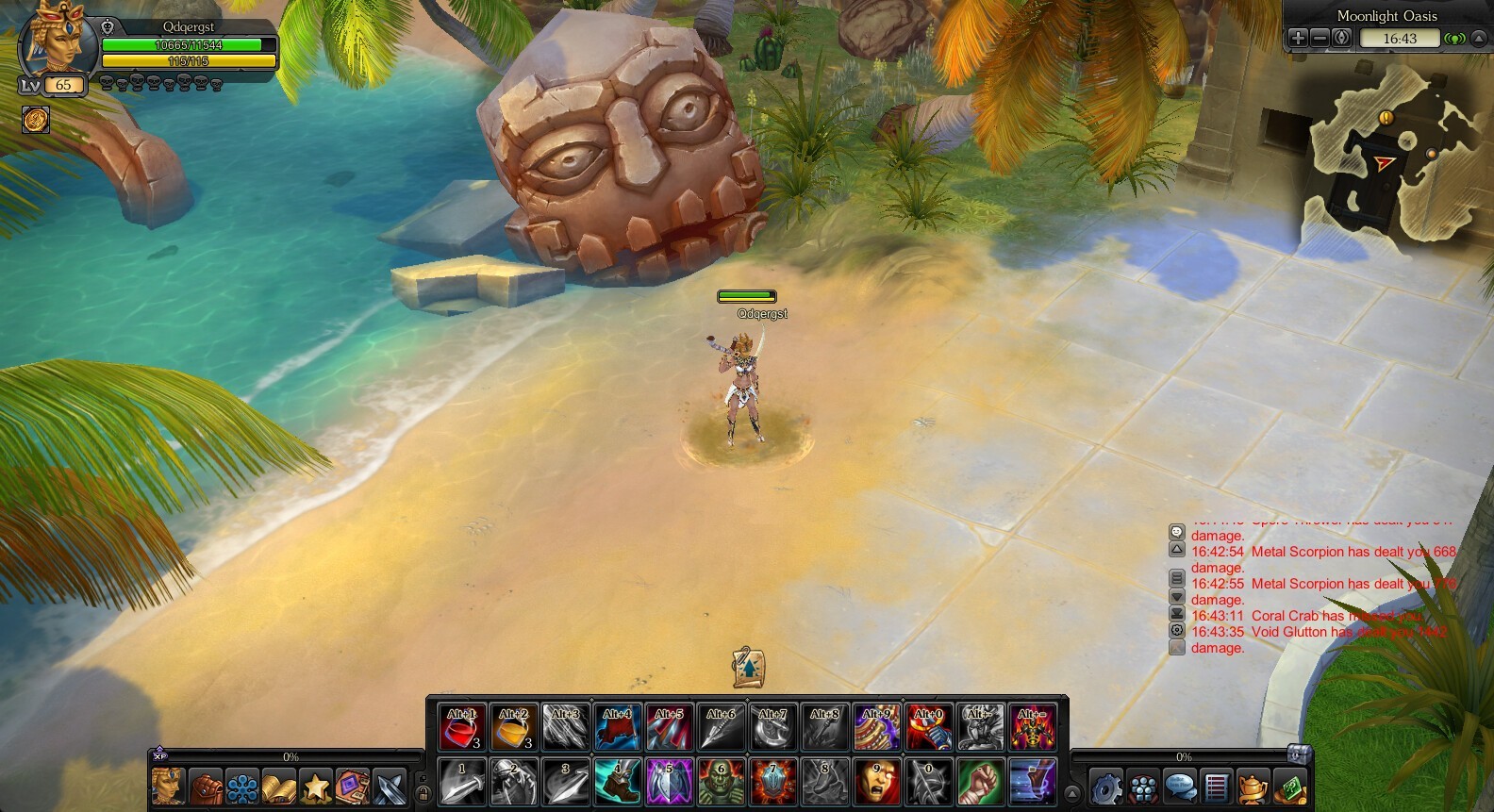
Task: Zoom in the minimap with the plus button
Action: coord(1298,38)
